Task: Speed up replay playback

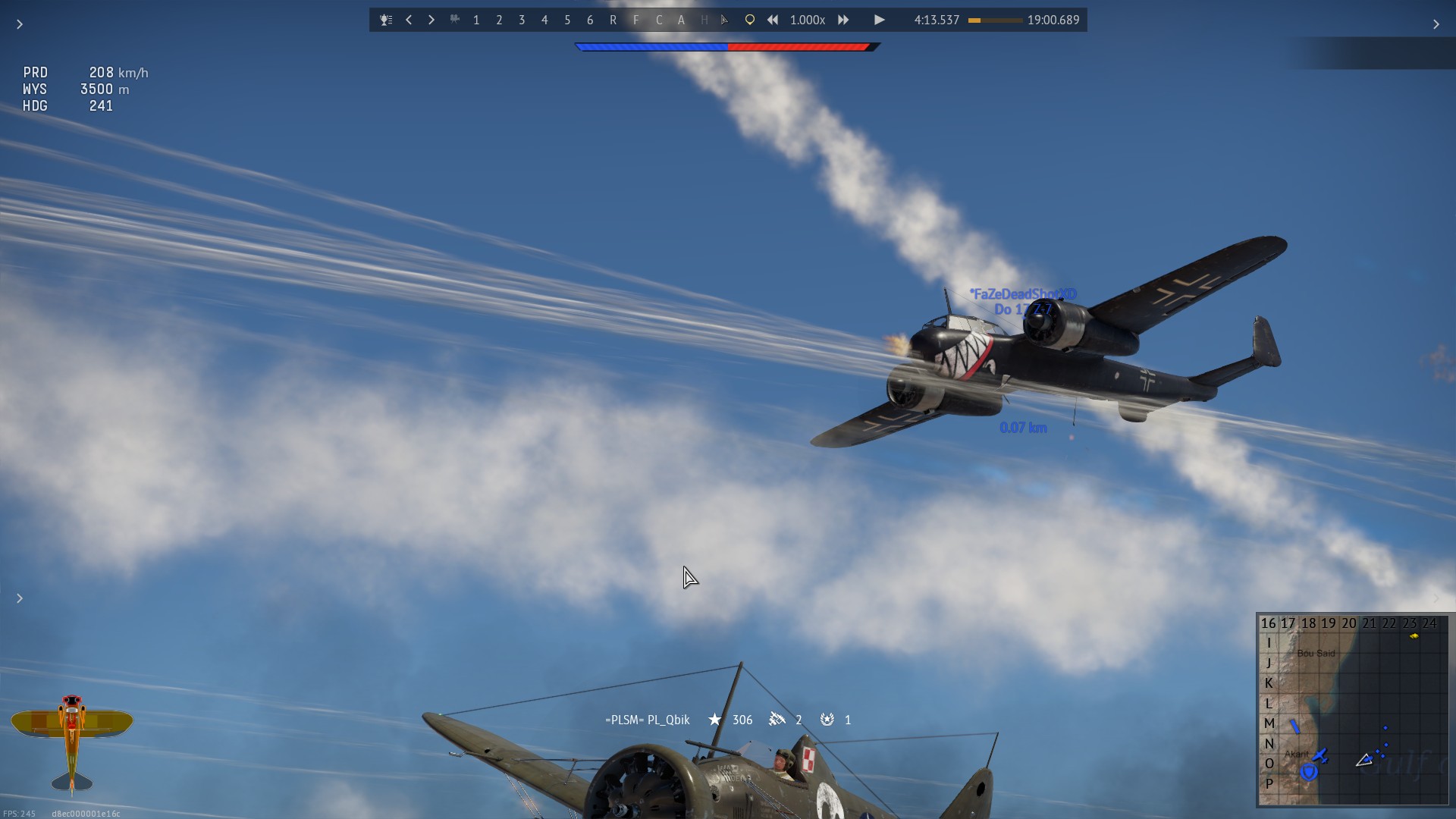Action: pyautogui.click(x=843, y=20)
